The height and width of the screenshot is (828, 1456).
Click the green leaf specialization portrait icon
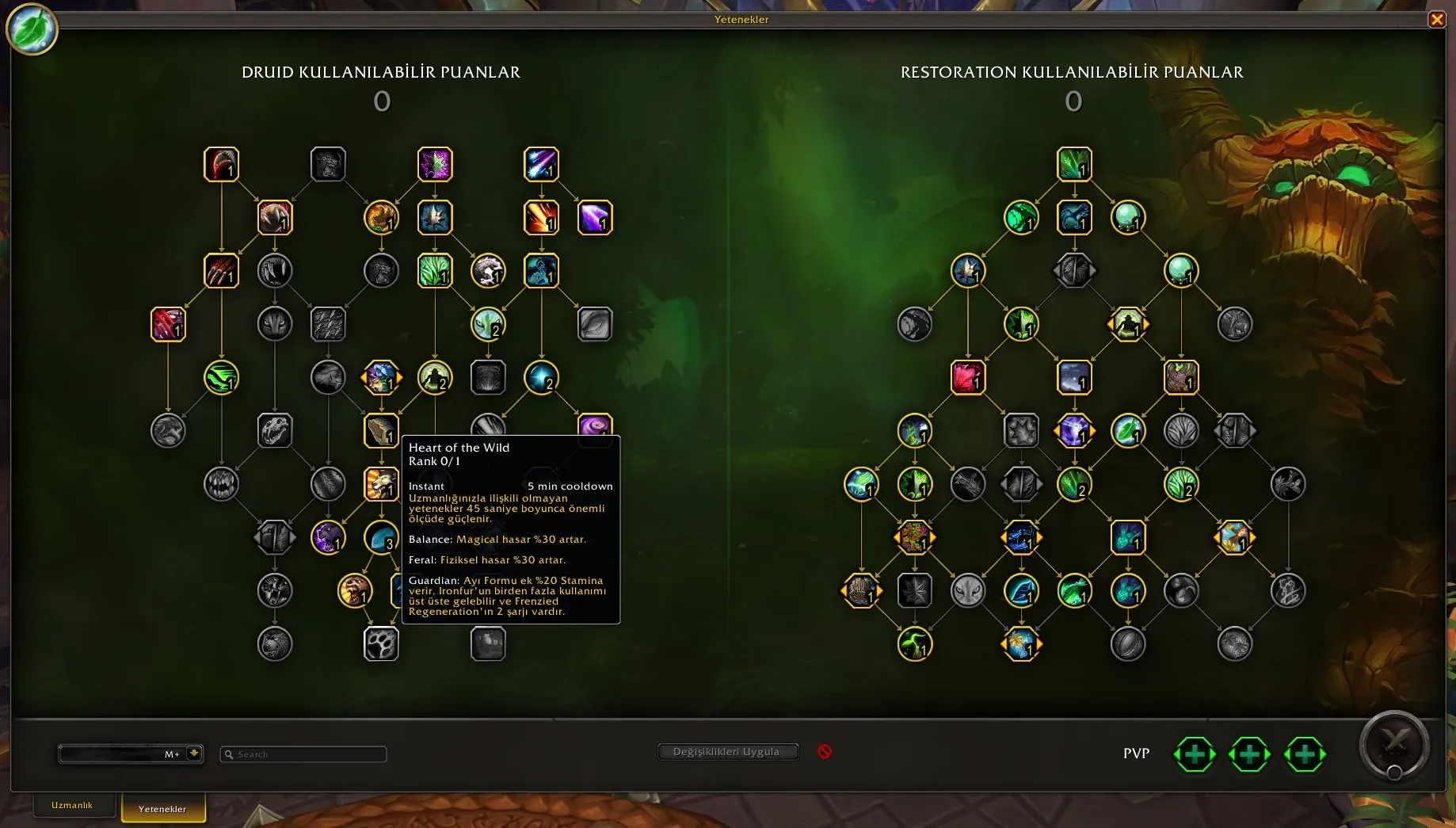pos(32,30)
